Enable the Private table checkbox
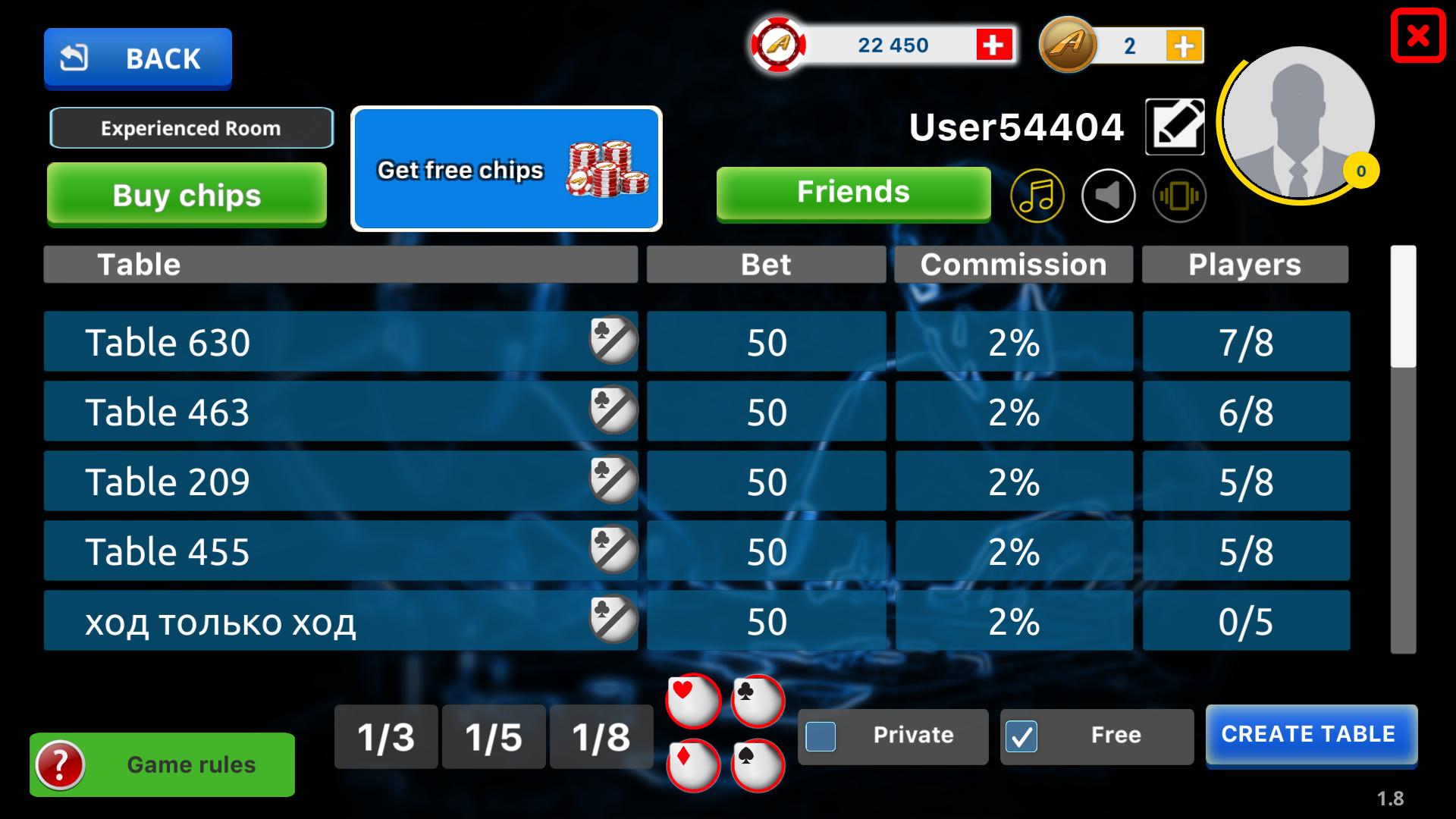 click(821, 735)
